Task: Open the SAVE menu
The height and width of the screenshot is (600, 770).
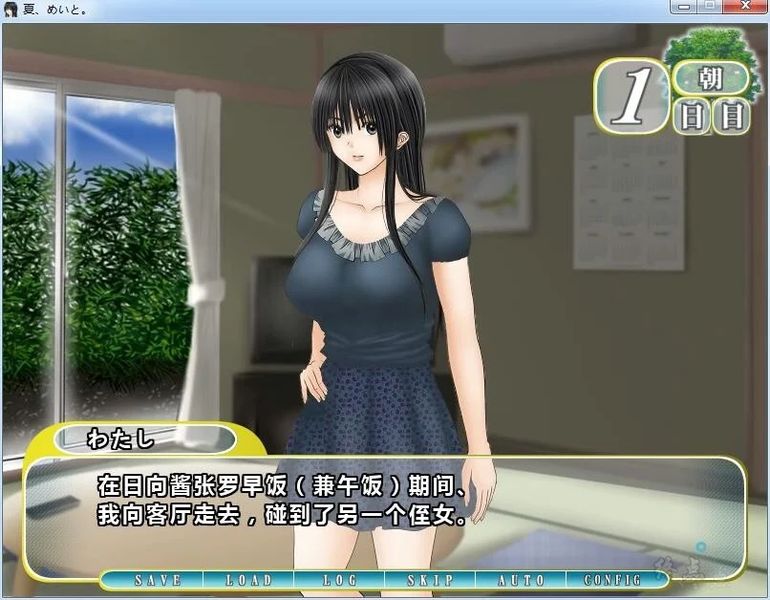Action: 157,580
